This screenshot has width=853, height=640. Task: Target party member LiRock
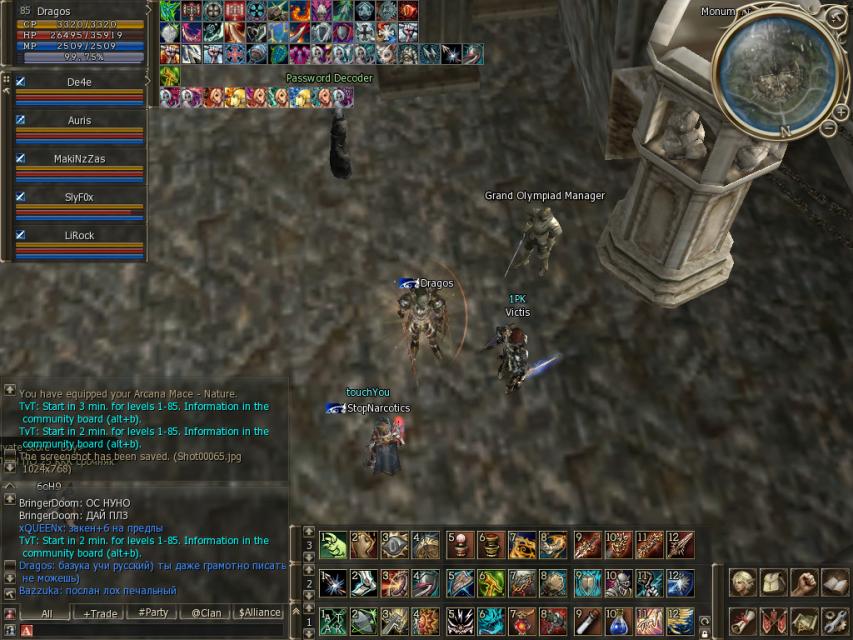[79, 235]
